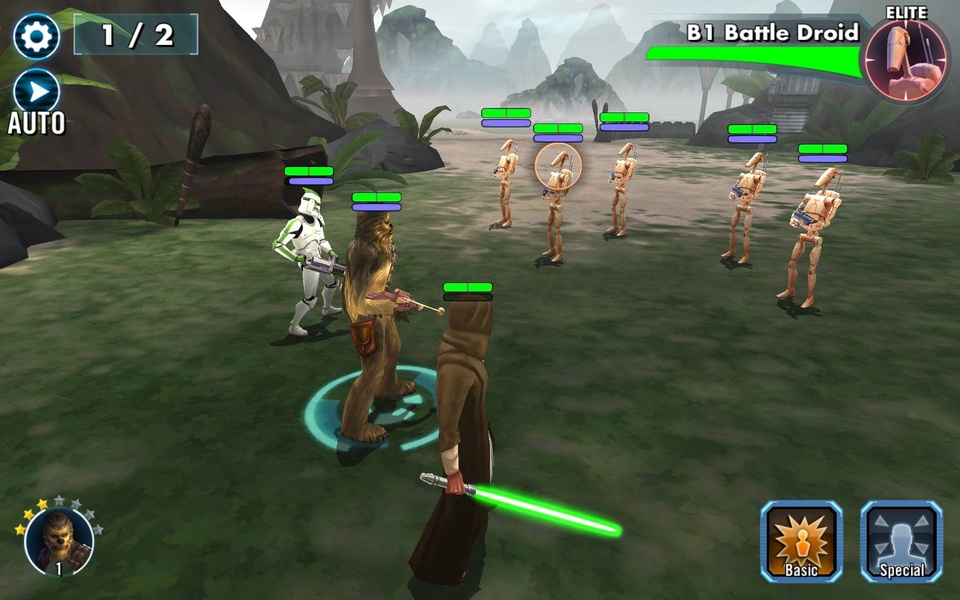Tap the B1 Battle Droid elite target portrait
Image resolution: width=960 pixels, height=600 pixels.
[x=904, y=60]
